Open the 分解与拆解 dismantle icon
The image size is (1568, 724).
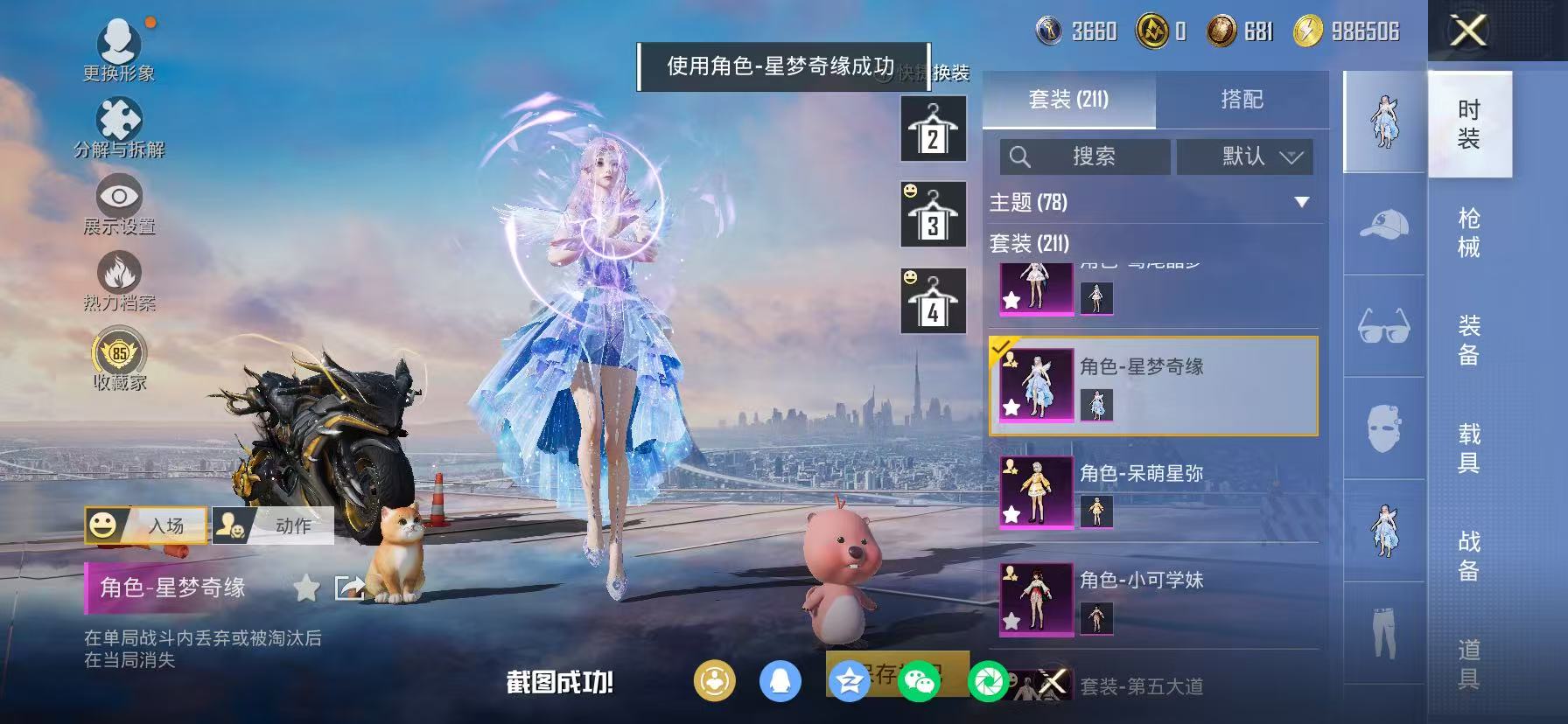tap(120, 117)
